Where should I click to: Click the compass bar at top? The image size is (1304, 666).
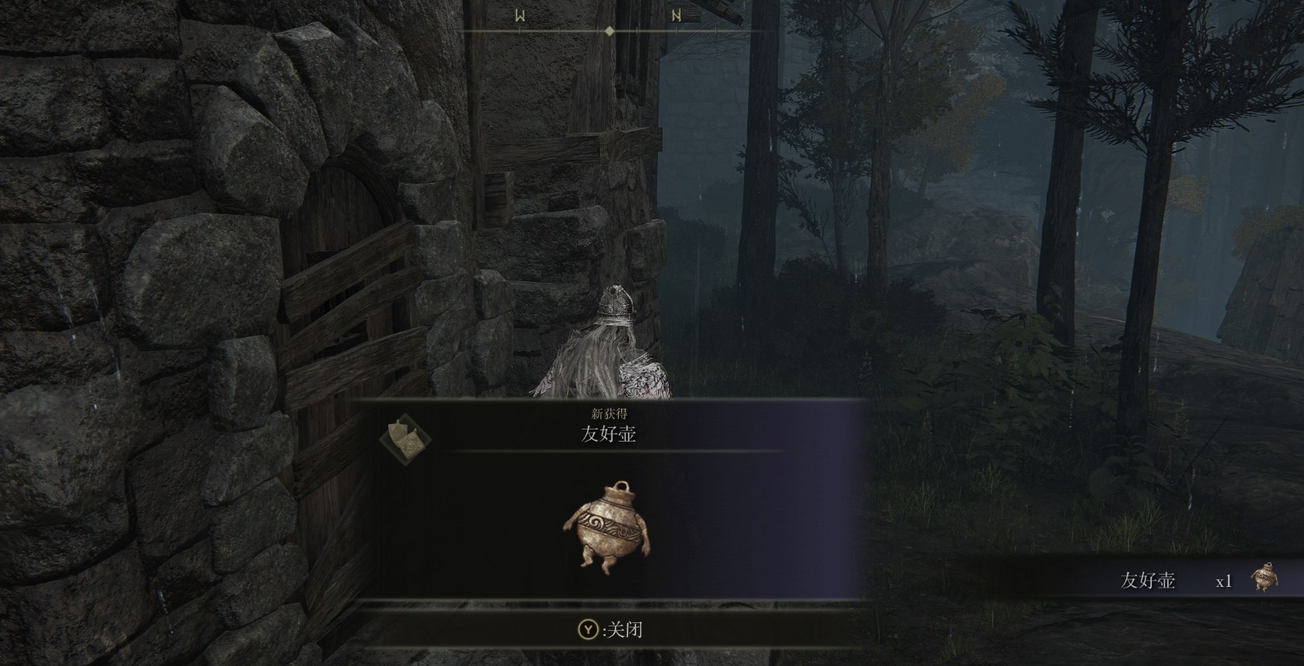pos(610,30)
